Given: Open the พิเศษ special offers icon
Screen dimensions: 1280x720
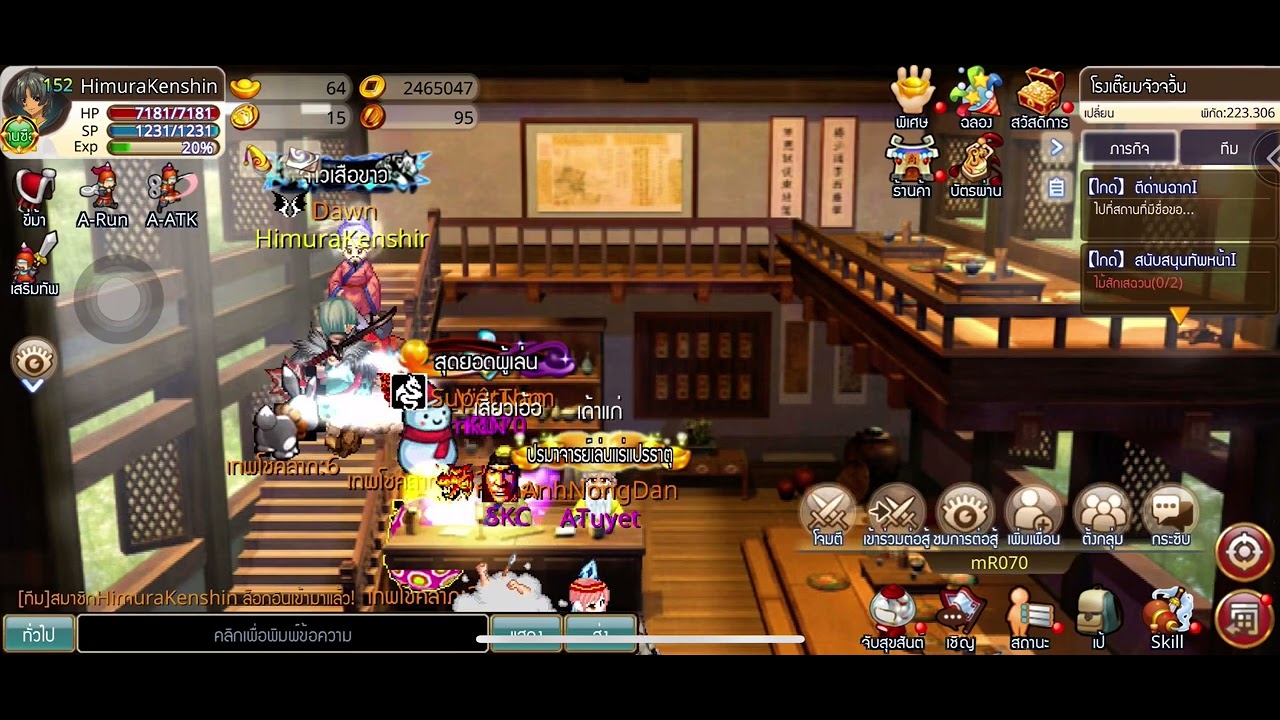Looking at the screenshot, I should (x=912, y=95).
